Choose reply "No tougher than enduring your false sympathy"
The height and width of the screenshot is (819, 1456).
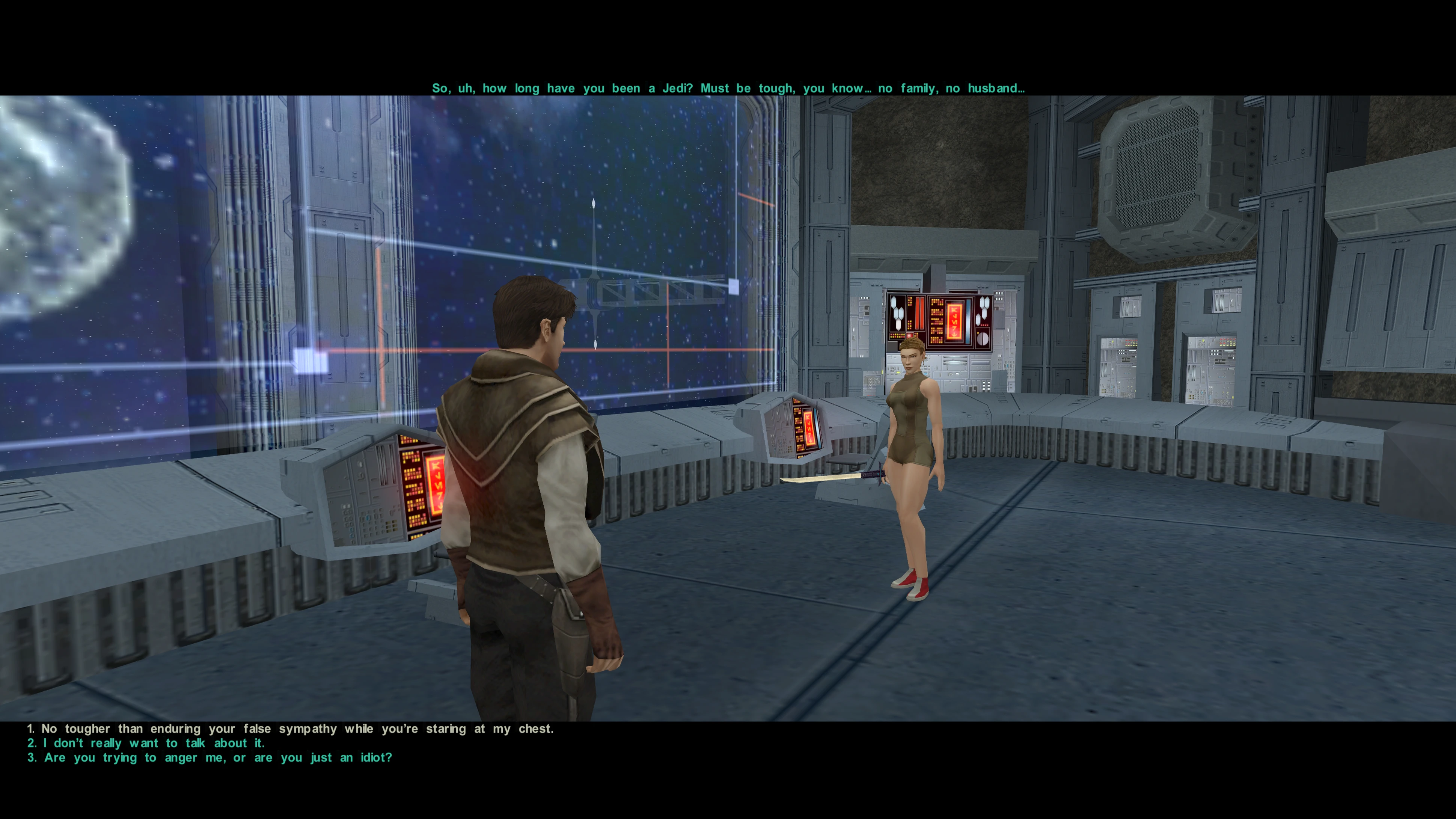291,729
